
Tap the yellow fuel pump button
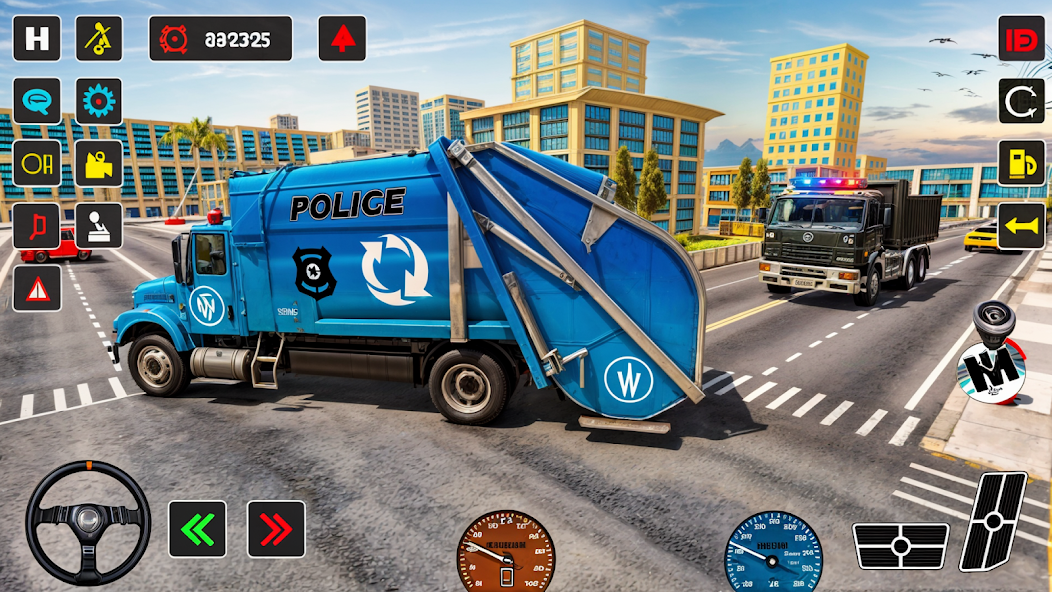click(x=1021, y=163)
